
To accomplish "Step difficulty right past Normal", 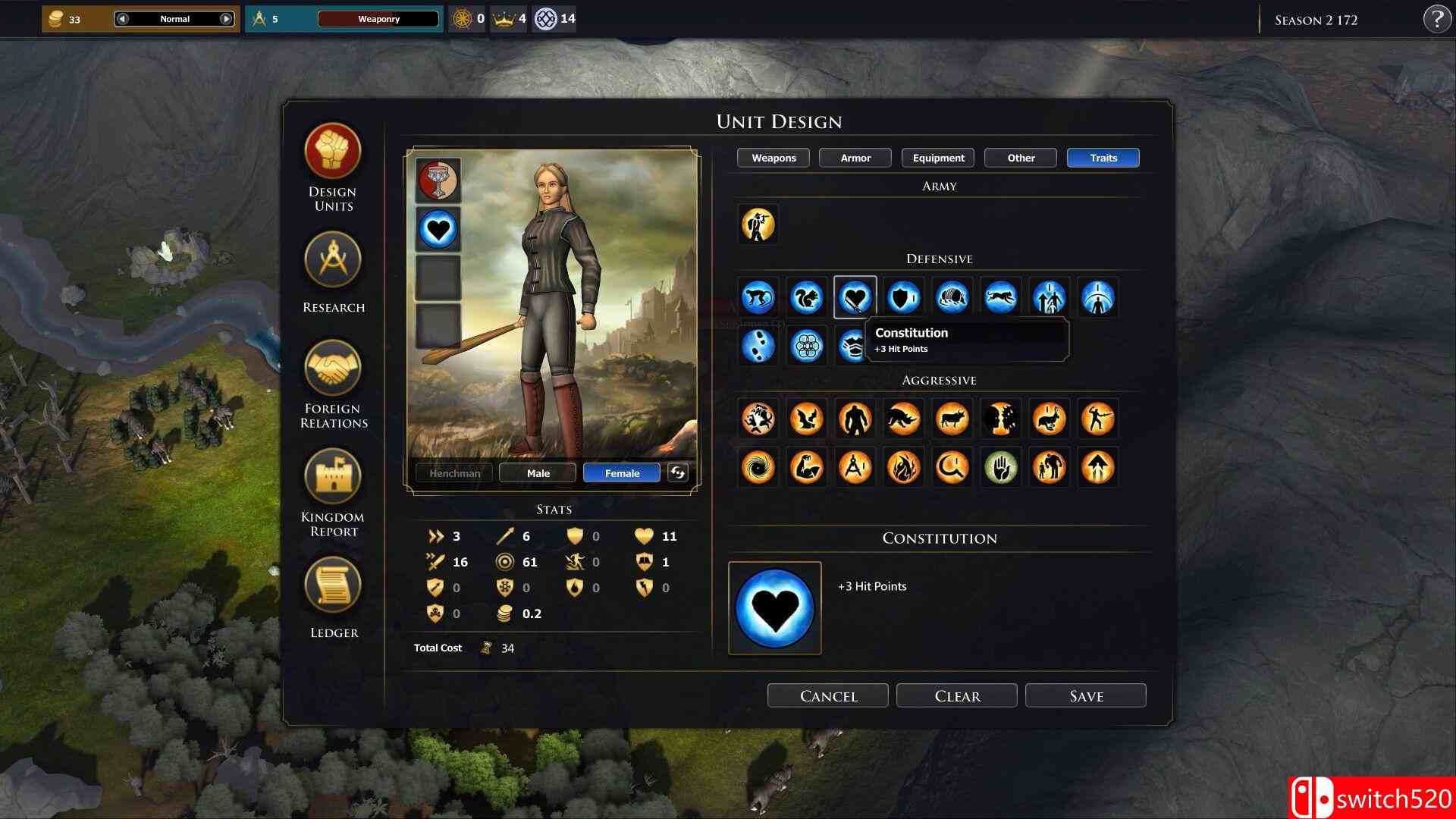I will pyautogui.click(x=225, y=18).
